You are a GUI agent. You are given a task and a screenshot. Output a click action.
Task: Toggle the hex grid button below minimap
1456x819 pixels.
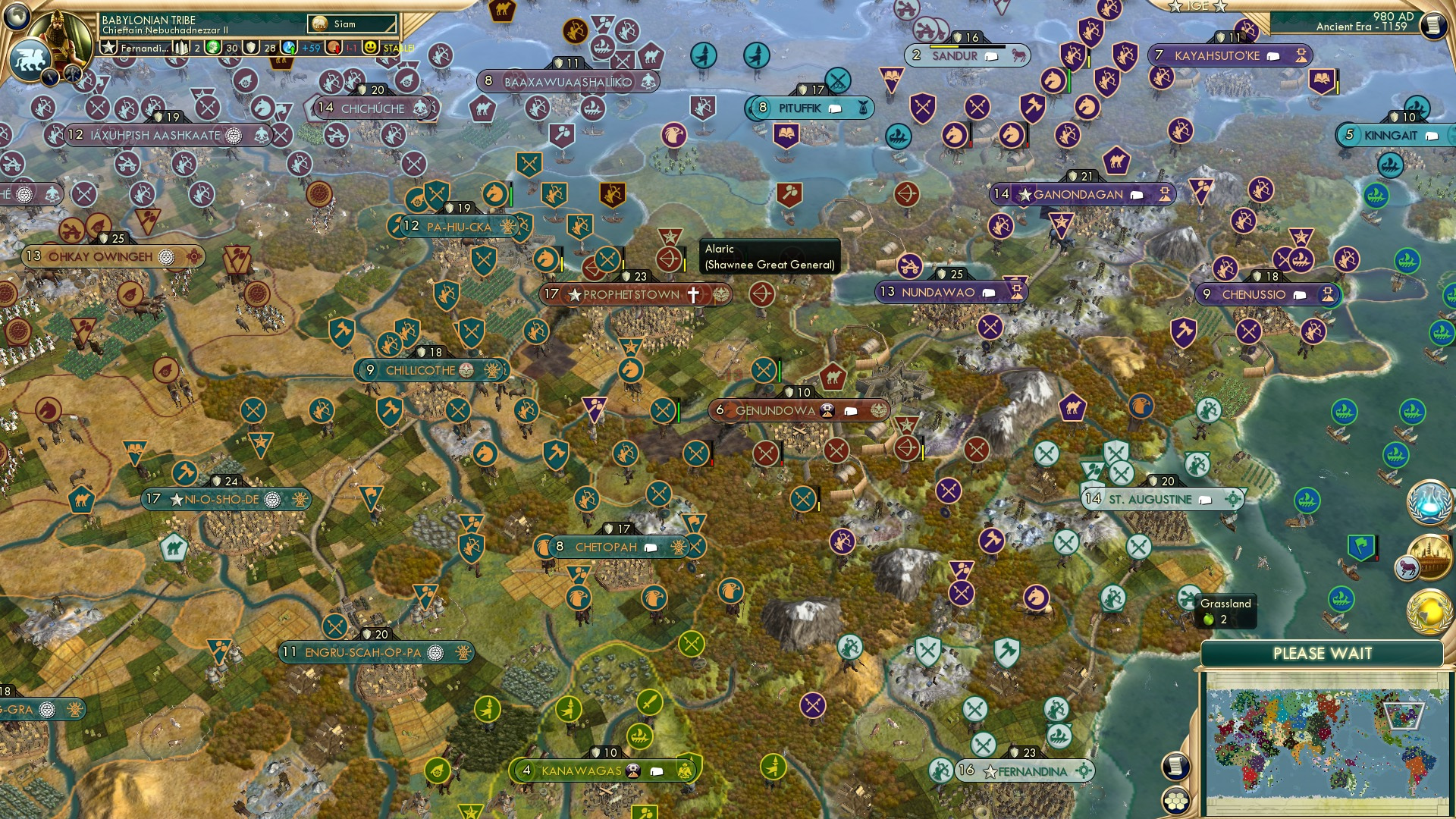coord(1176,802)
